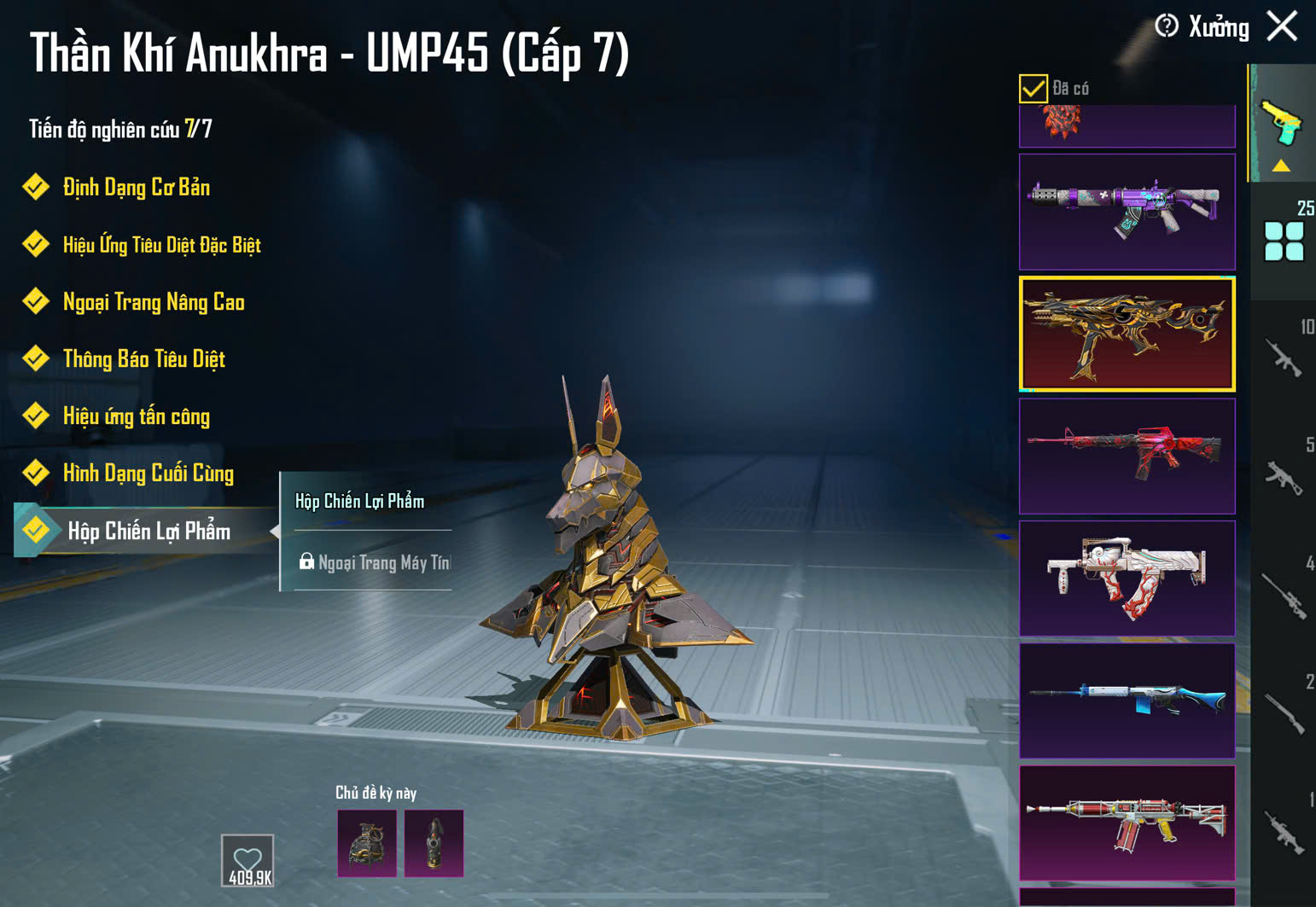Choose the white Groza skin thumbnail
Image resolution: width=1316 pixels, height=907 pixels.
(1127, 578)
